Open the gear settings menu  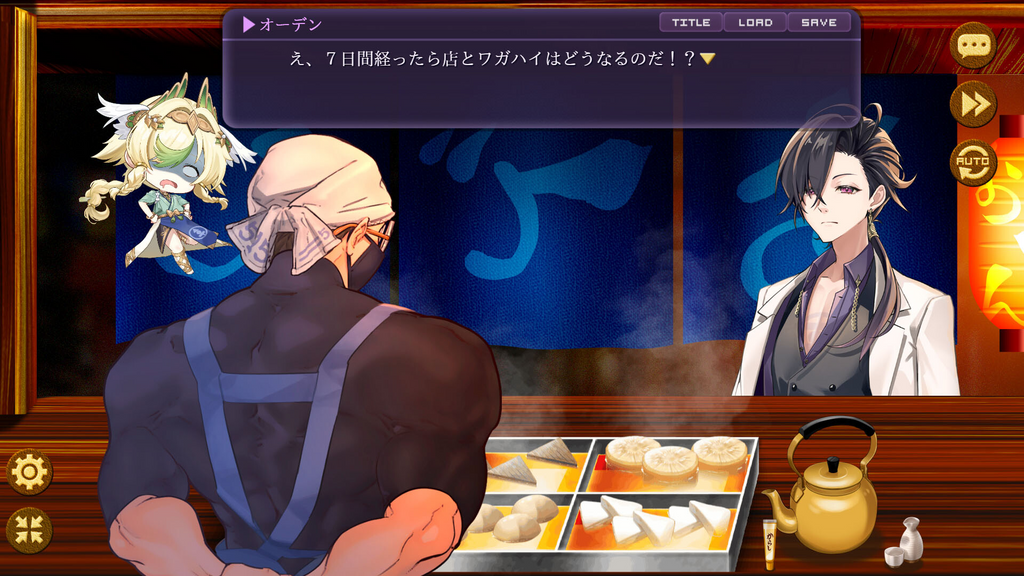pyautogui.click(x=29, y=472)
